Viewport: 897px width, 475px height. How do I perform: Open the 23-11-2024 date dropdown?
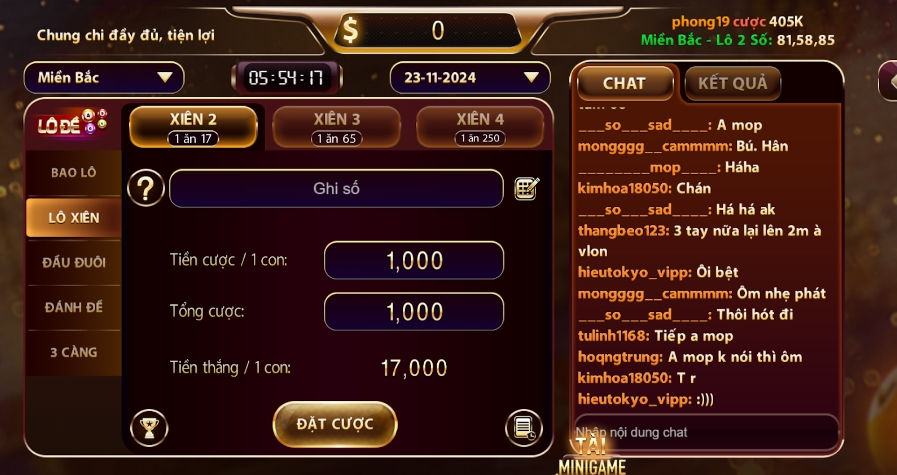469,77
